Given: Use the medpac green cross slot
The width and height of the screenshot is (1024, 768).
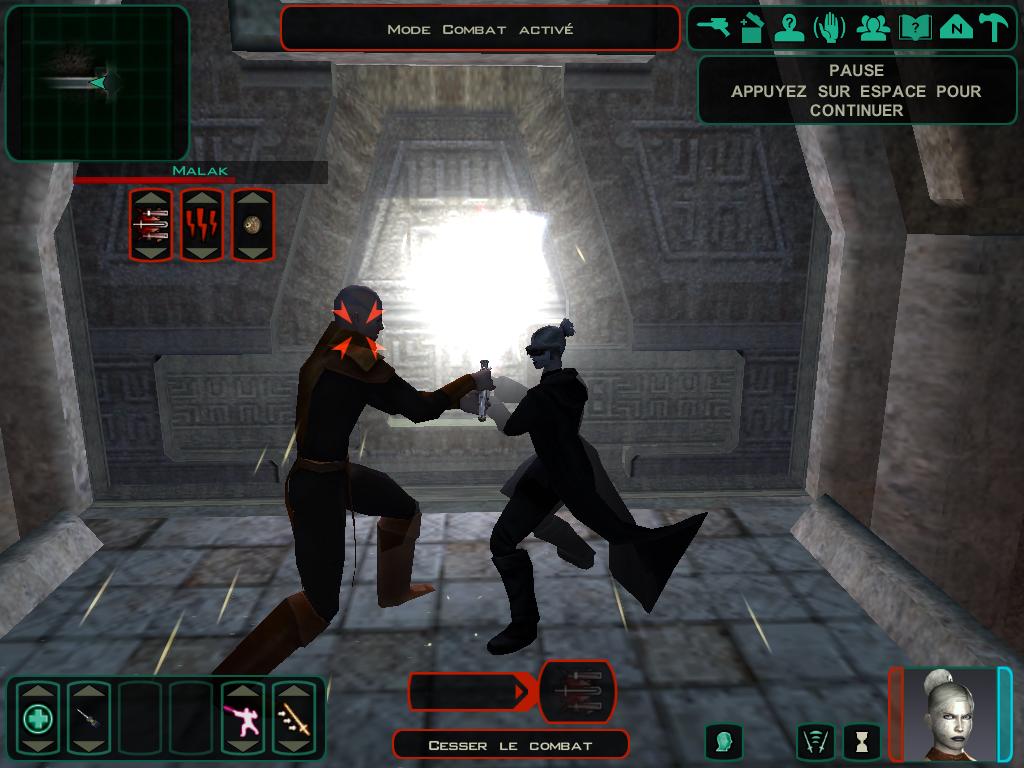Looking at the screenshot, I should pos(38,718).
